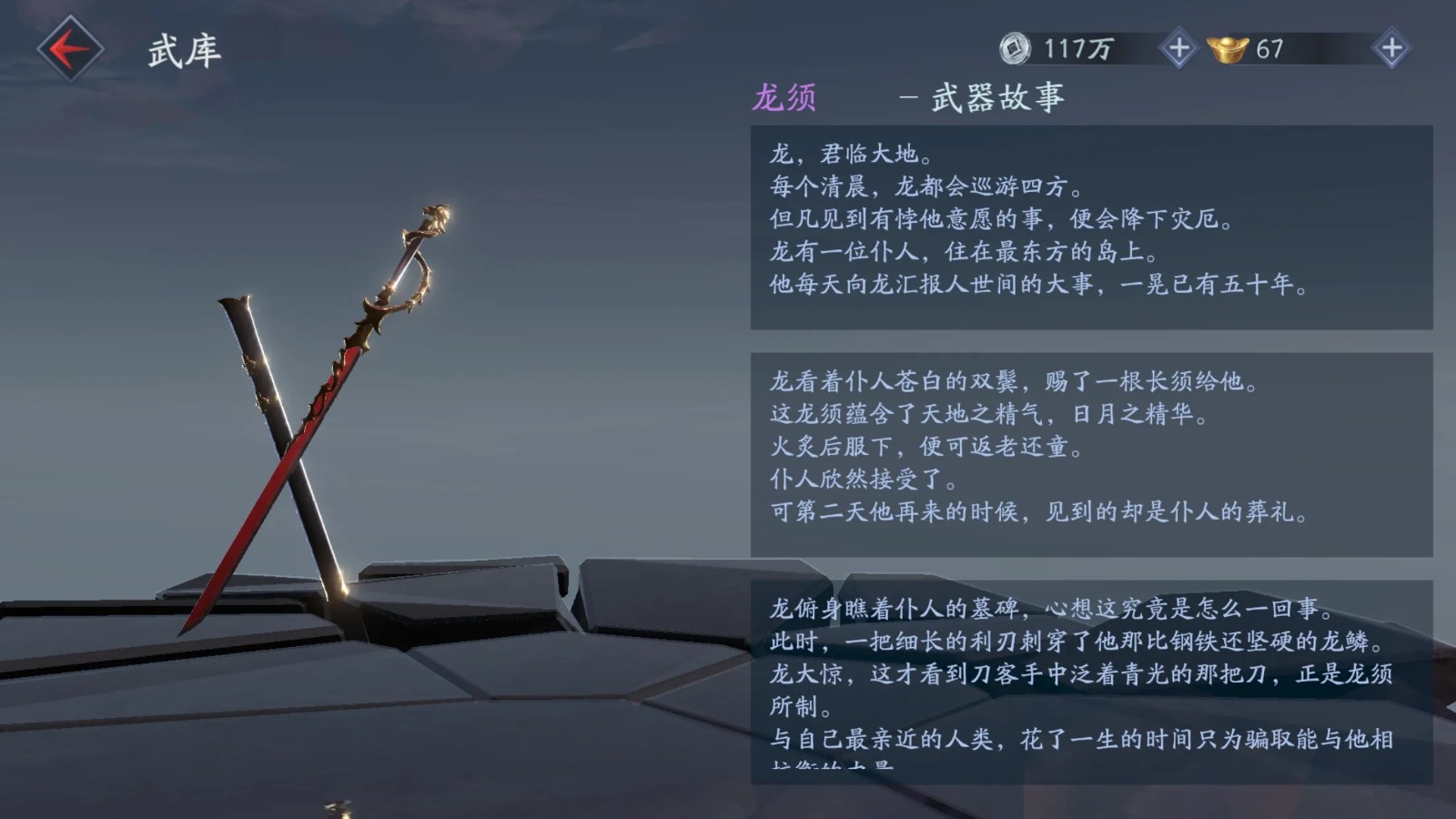Add more silver coins with the plus button

point(1178,49)
